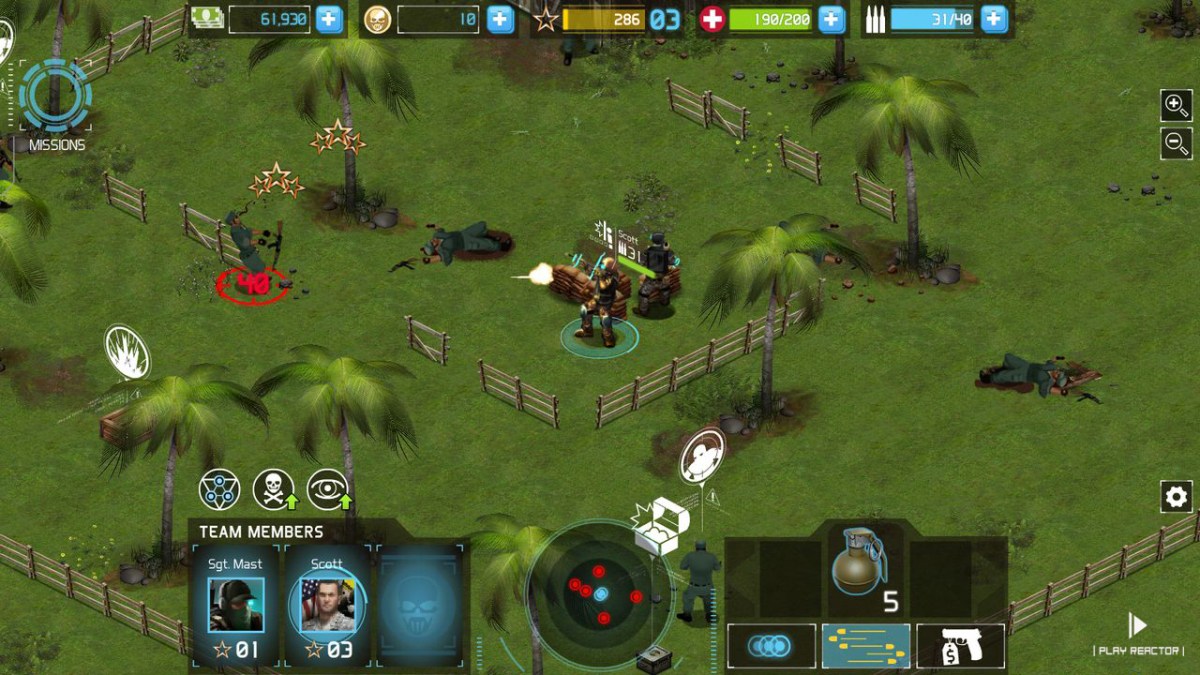This screenshot has height=675, width=1200.
Task: Add more cash with the plus button
Action: tap(329, 19)
